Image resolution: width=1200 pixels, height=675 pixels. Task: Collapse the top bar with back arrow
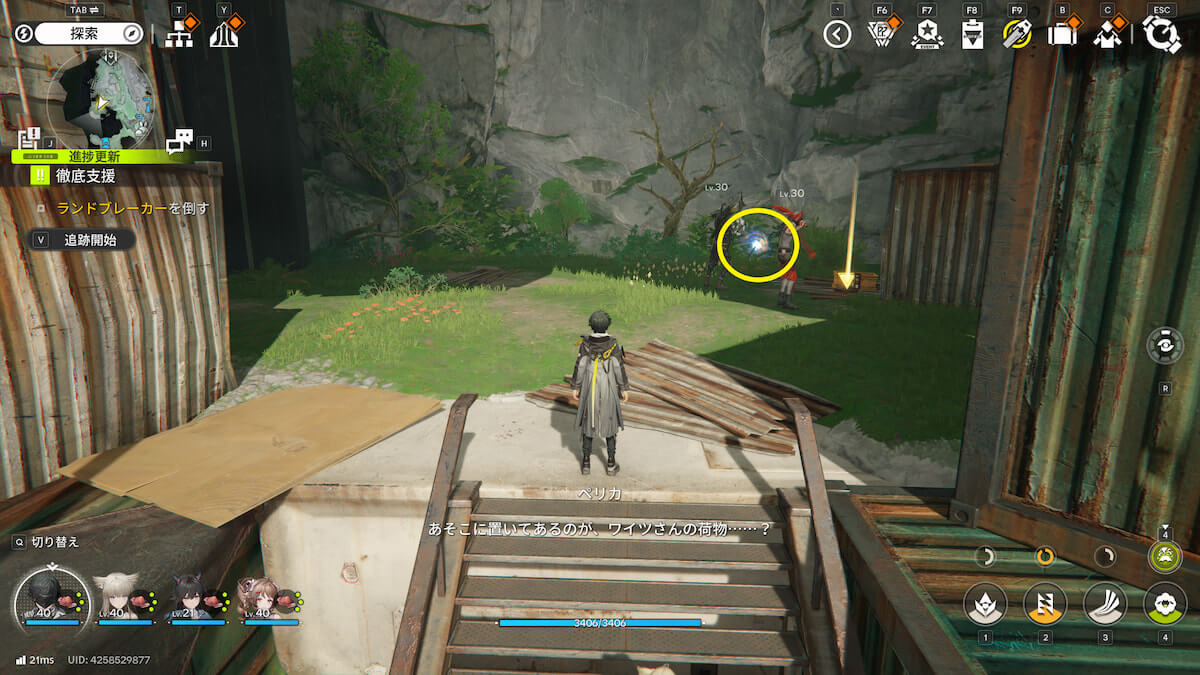[x=837, y=35]
